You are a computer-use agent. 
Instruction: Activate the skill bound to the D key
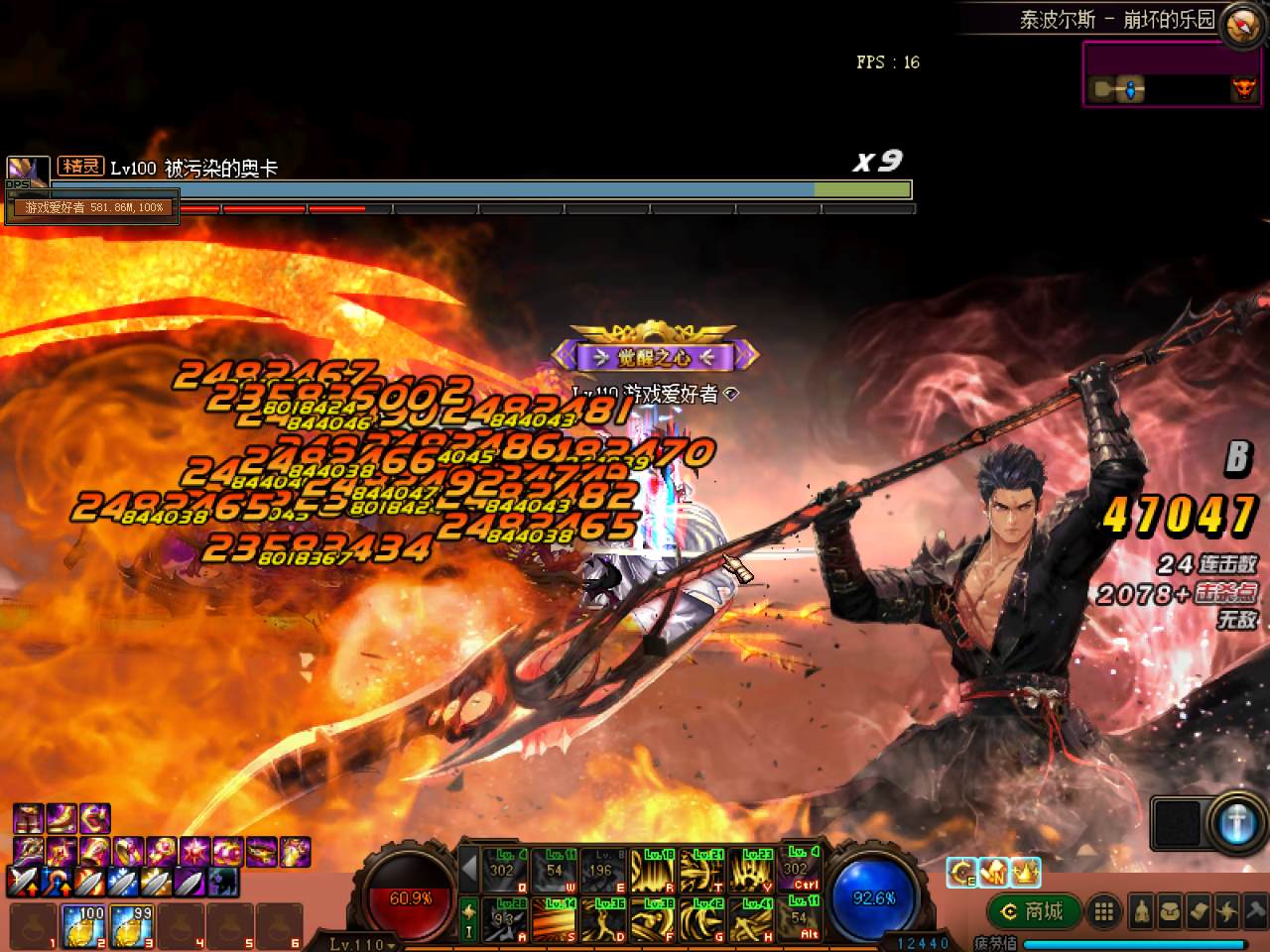[x=602, y=919]
